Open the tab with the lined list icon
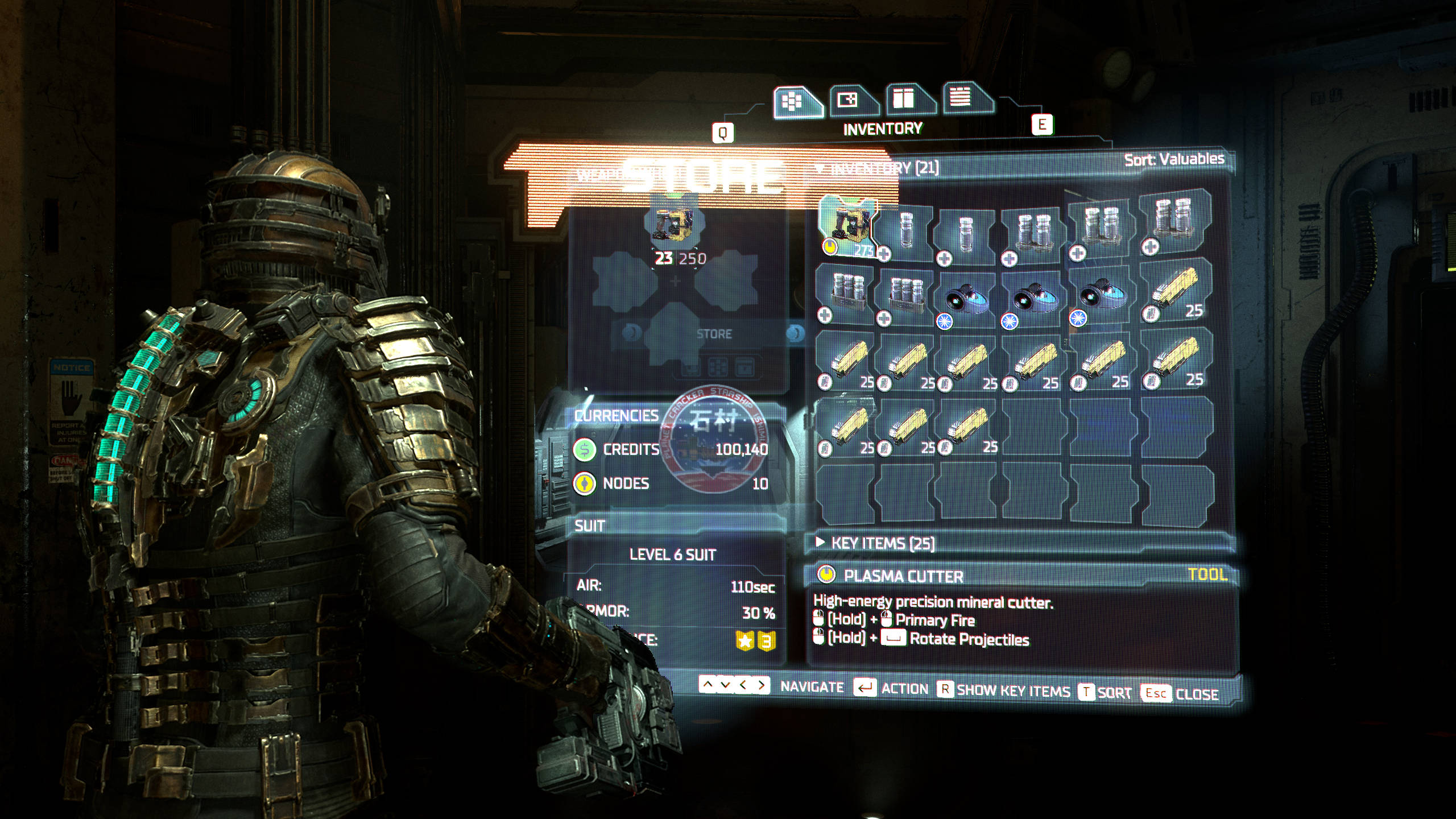Image resolution: width=1456 pixels, height=819 pixels. [x=963, y=97]
